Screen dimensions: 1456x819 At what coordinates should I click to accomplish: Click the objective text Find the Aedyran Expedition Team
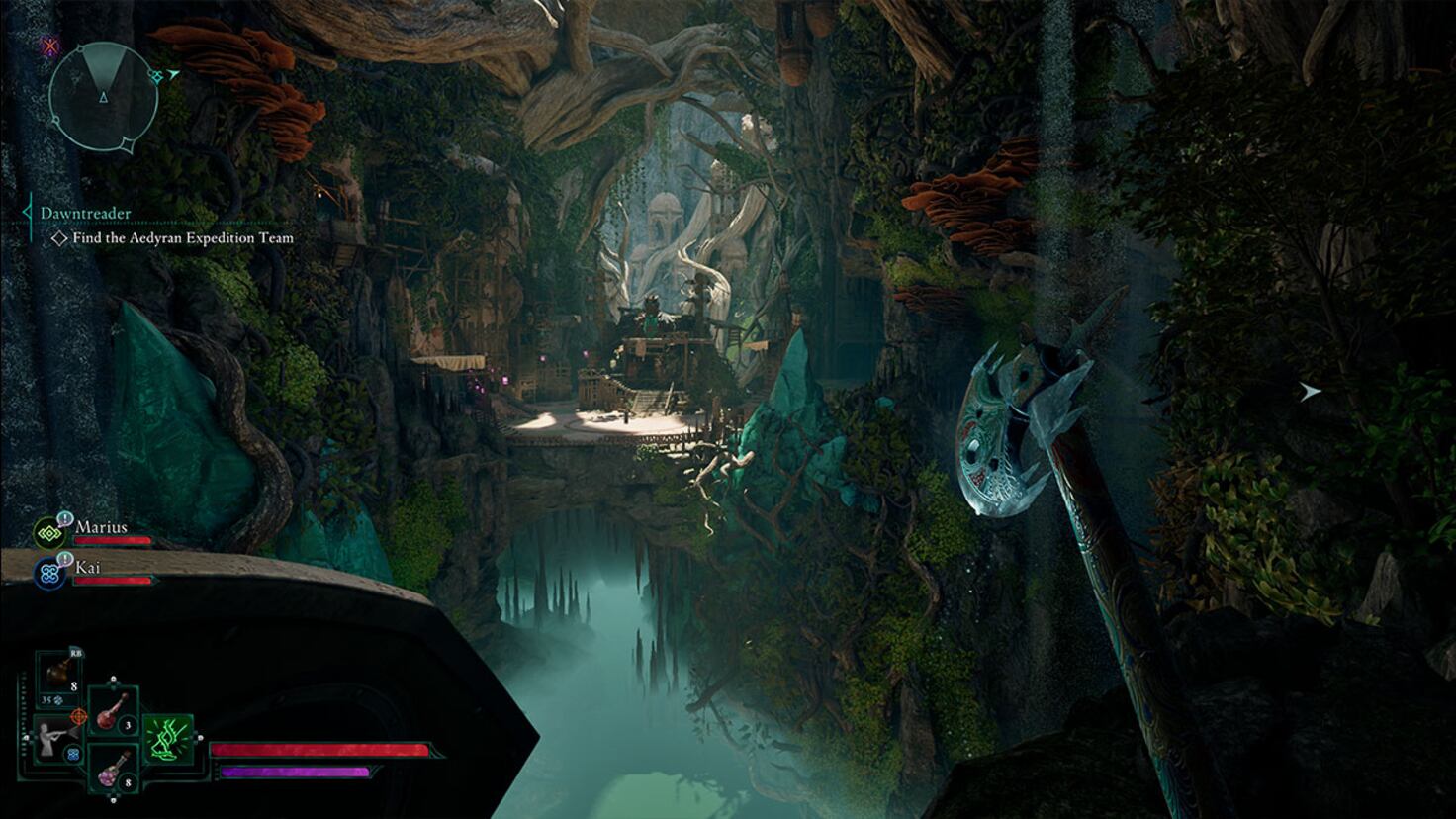point(184,238)
